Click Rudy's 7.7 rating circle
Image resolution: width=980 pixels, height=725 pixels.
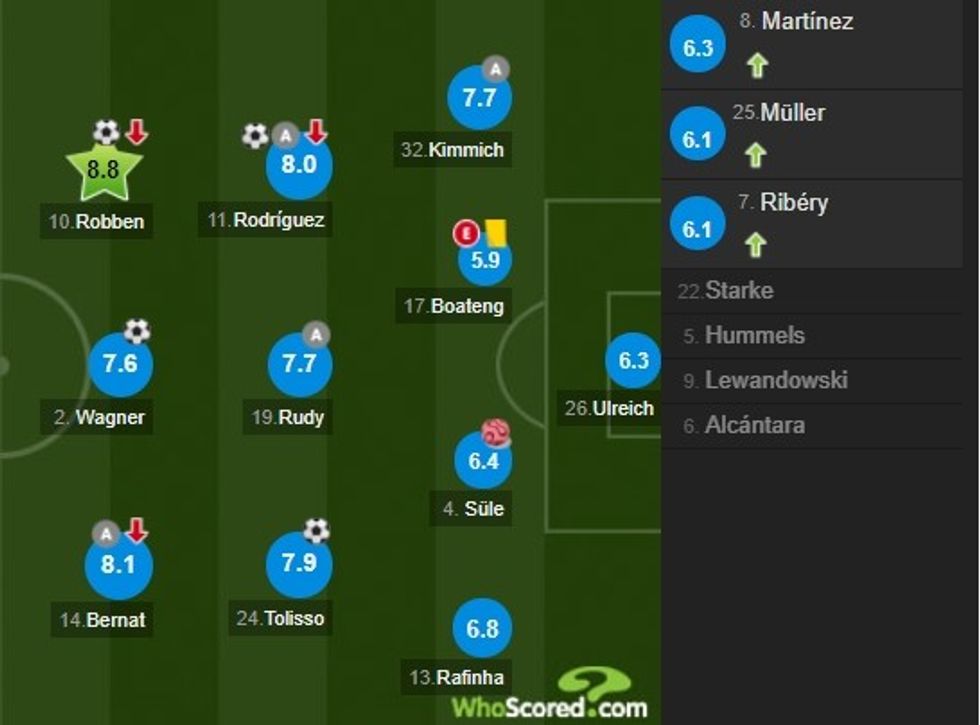click(299, 365)
